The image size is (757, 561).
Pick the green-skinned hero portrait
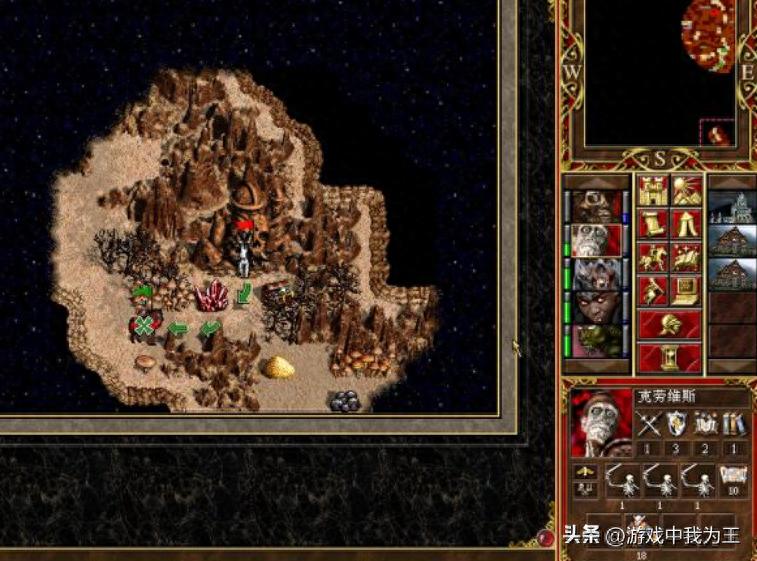point(597,340)
